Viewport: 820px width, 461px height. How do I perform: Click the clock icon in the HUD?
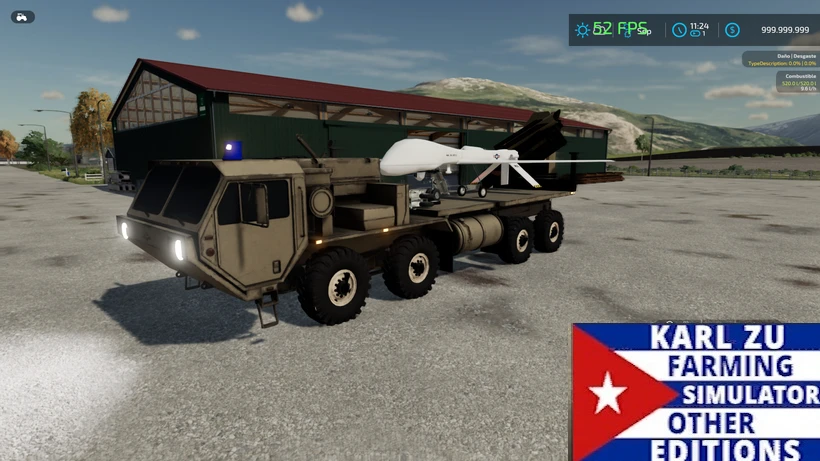click(679, 30)
